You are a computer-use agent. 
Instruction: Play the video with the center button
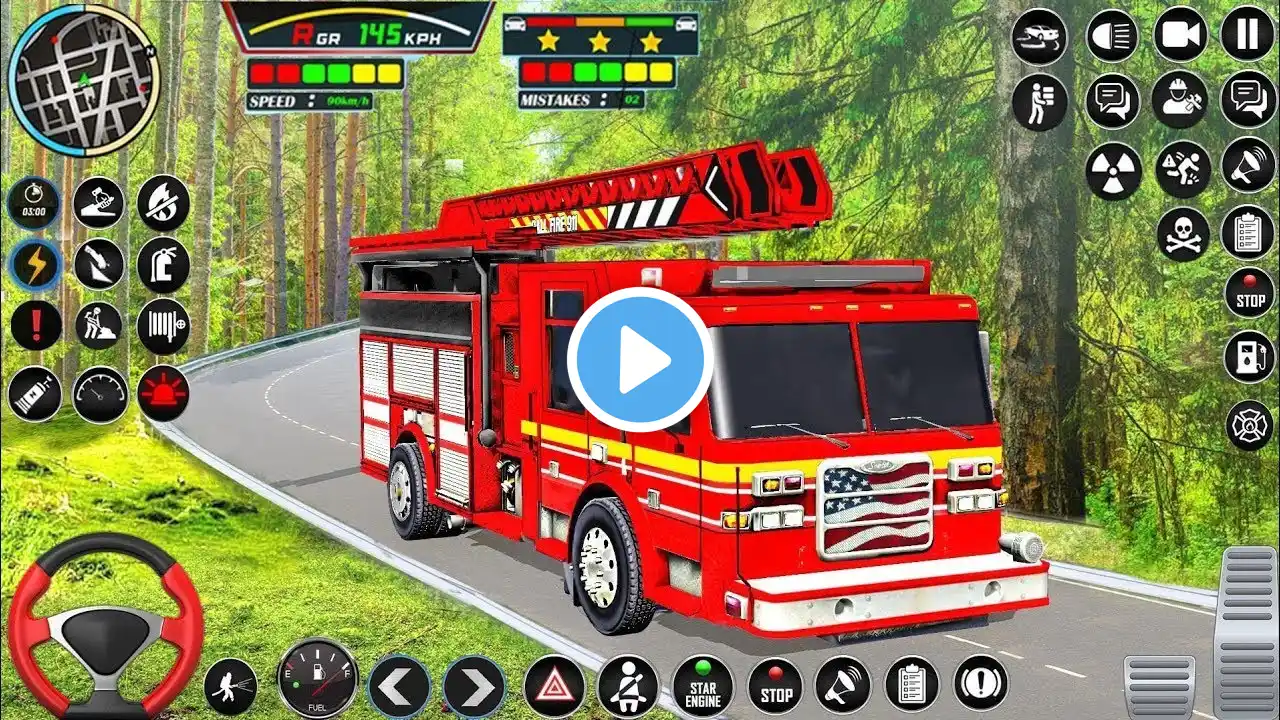coord(640,360)
